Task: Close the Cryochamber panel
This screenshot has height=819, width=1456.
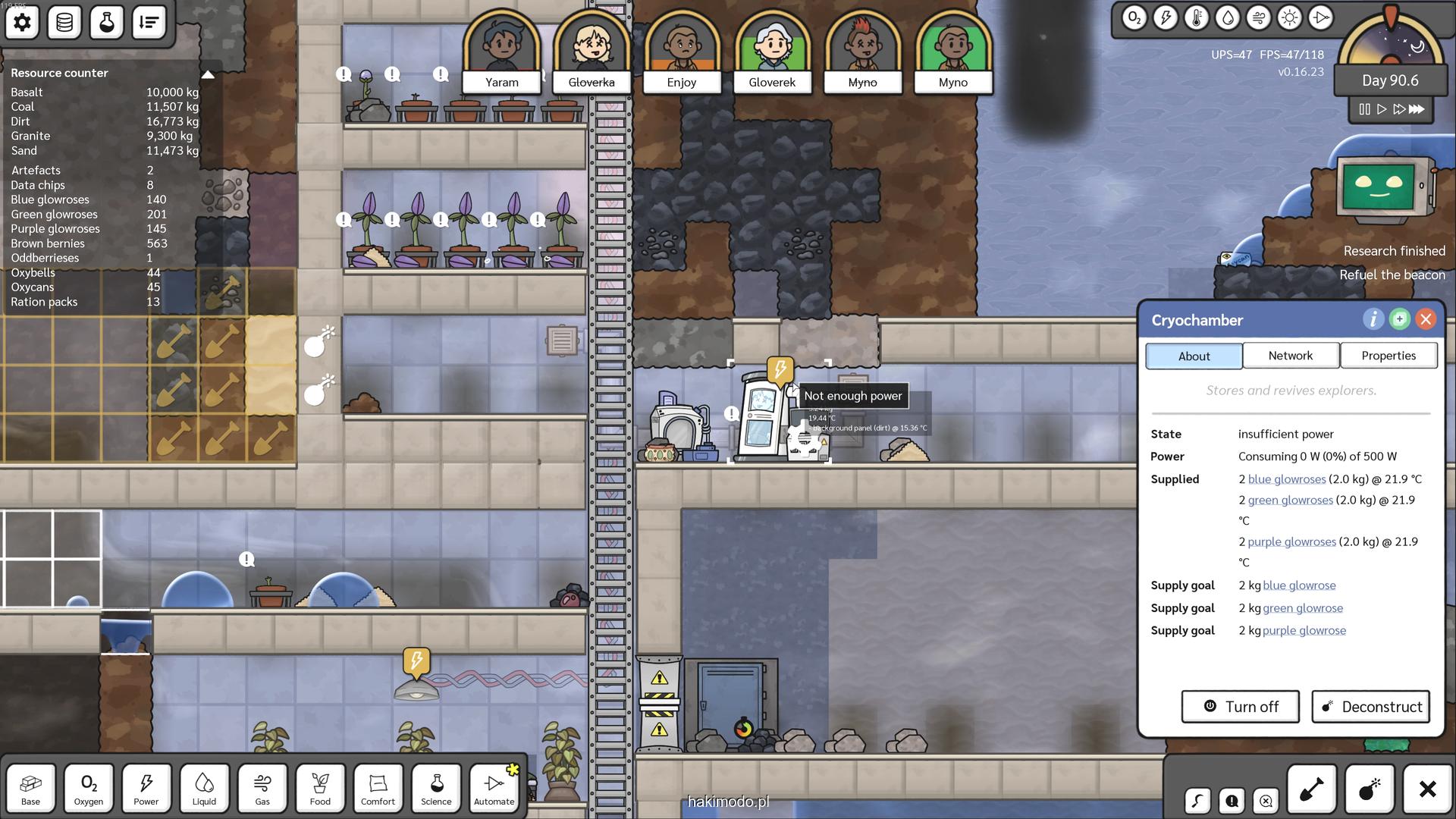Action: [x=1426, y=319]
